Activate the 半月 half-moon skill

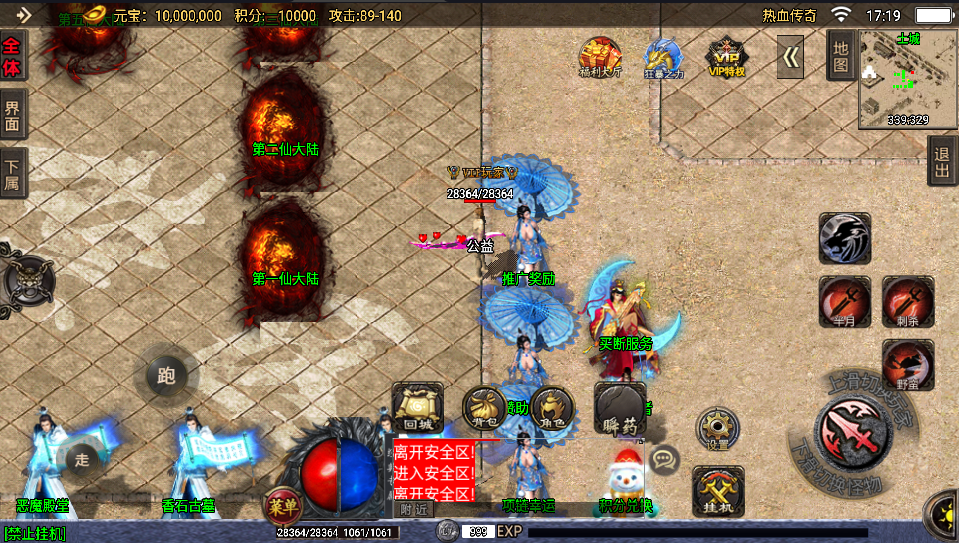(844, 302)
